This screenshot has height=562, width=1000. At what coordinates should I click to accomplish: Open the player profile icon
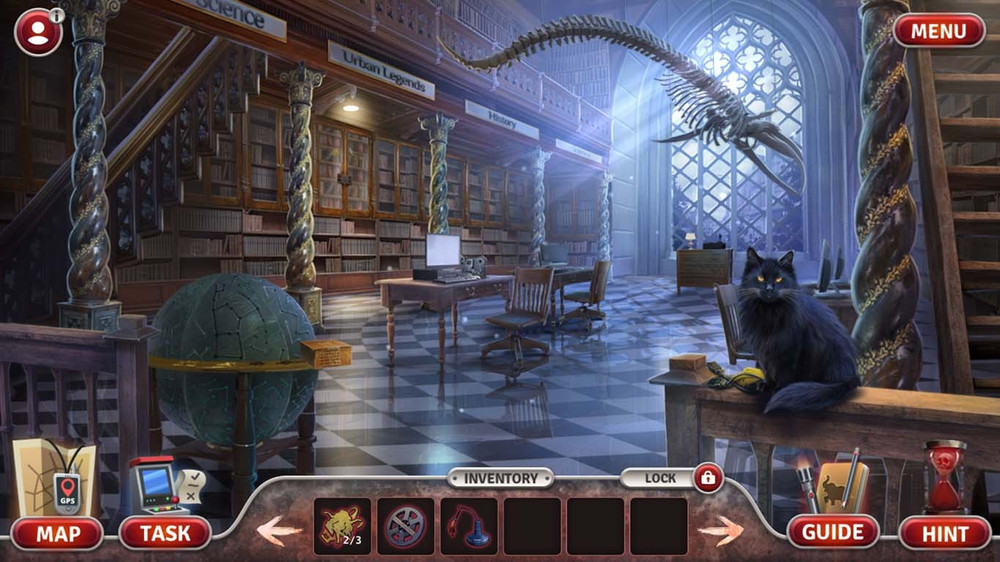[x=38, y=32]
